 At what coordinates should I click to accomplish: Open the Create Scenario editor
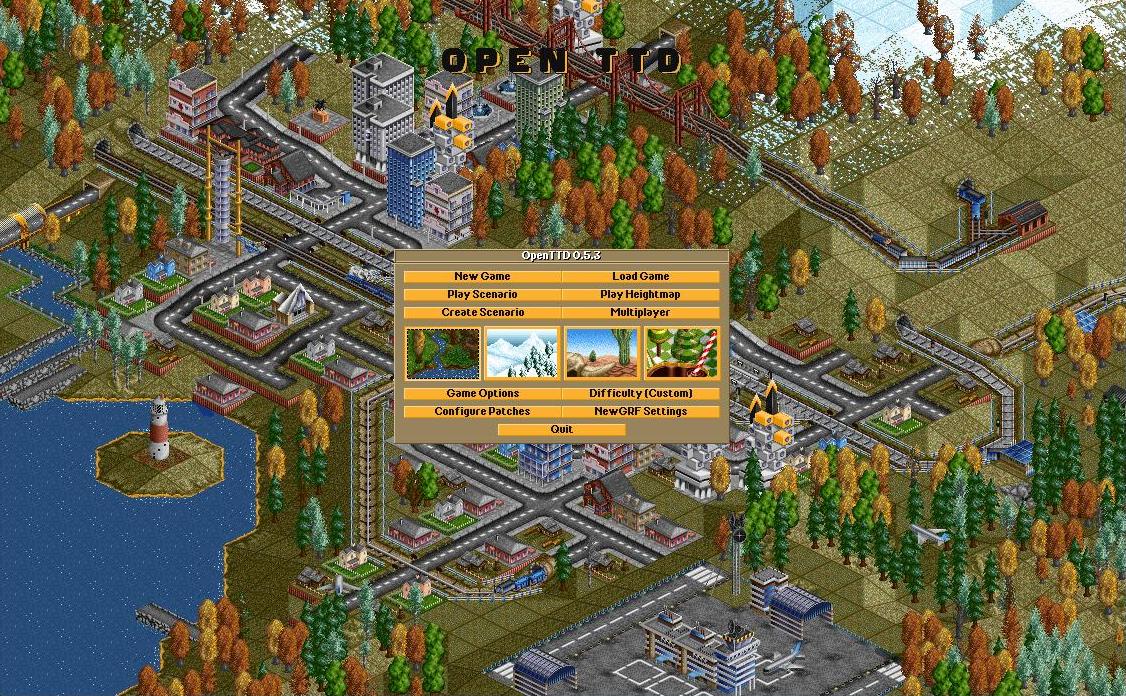(482, 313)
